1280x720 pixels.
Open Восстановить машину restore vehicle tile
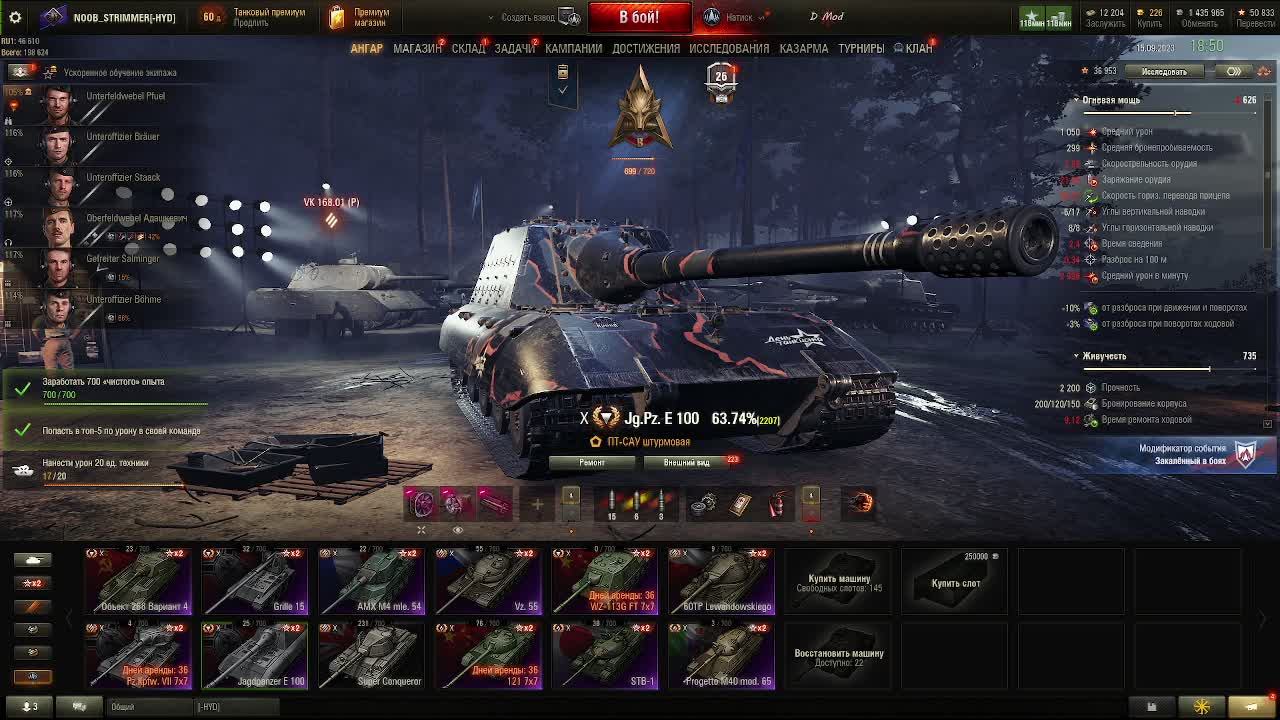coord(838,656)
